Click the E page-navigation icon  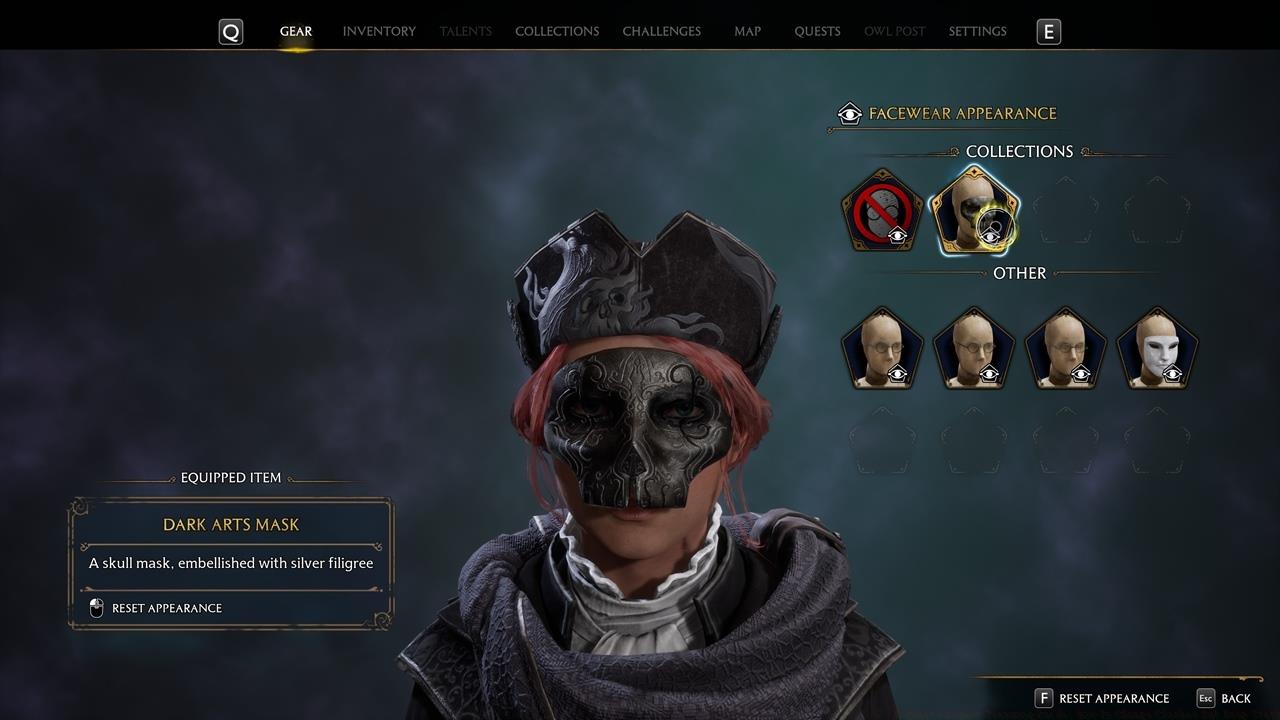(1048, 31)
